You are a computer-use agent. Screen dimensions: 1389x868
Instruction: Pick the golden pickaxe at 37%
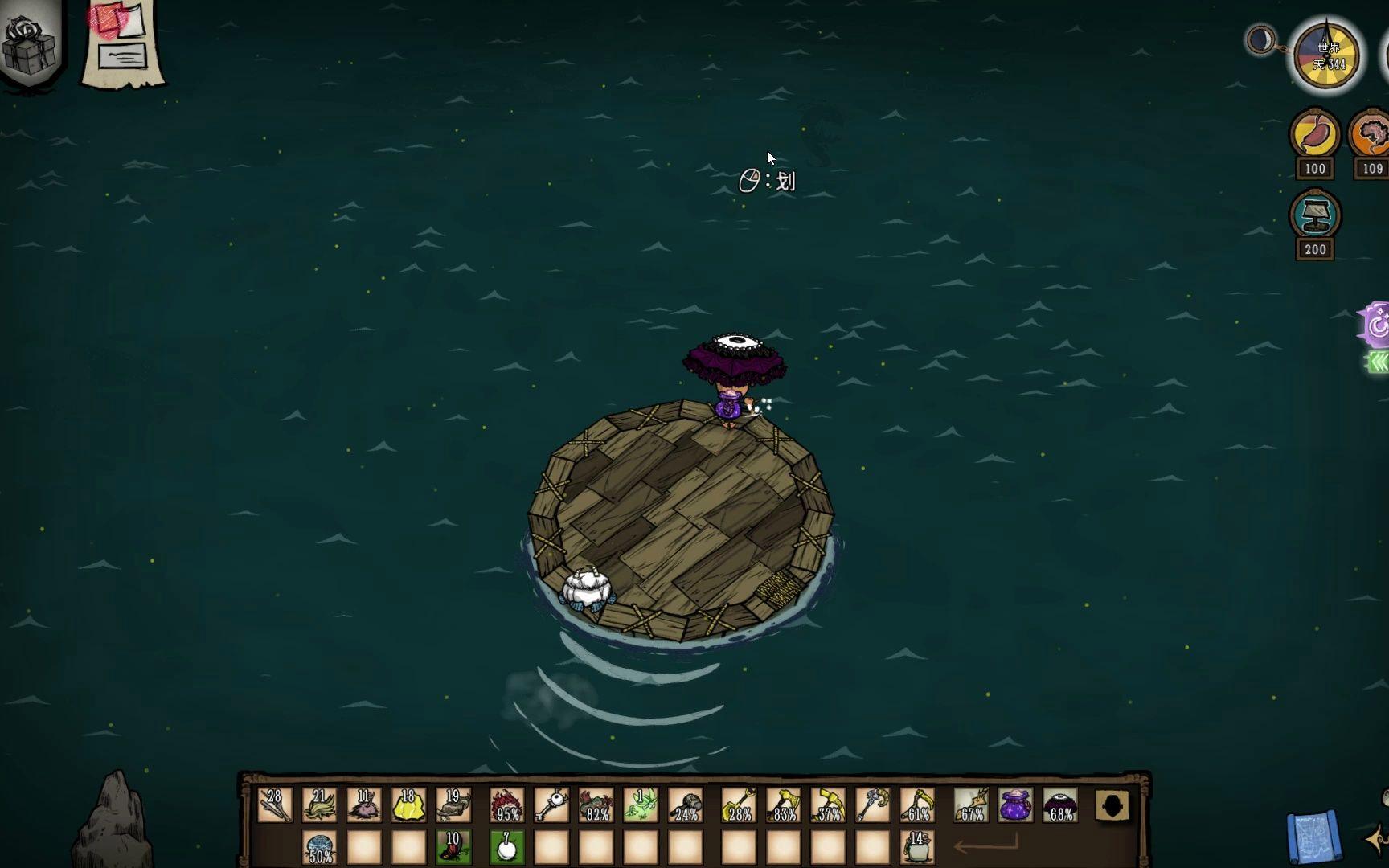point(828,805)
